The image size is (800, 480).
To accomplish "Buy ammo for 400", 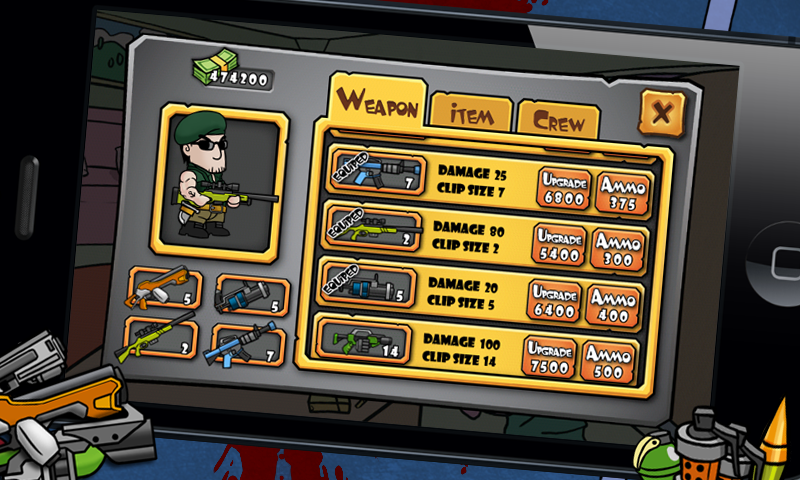I will pyautogui.click(x=614, y=304).
